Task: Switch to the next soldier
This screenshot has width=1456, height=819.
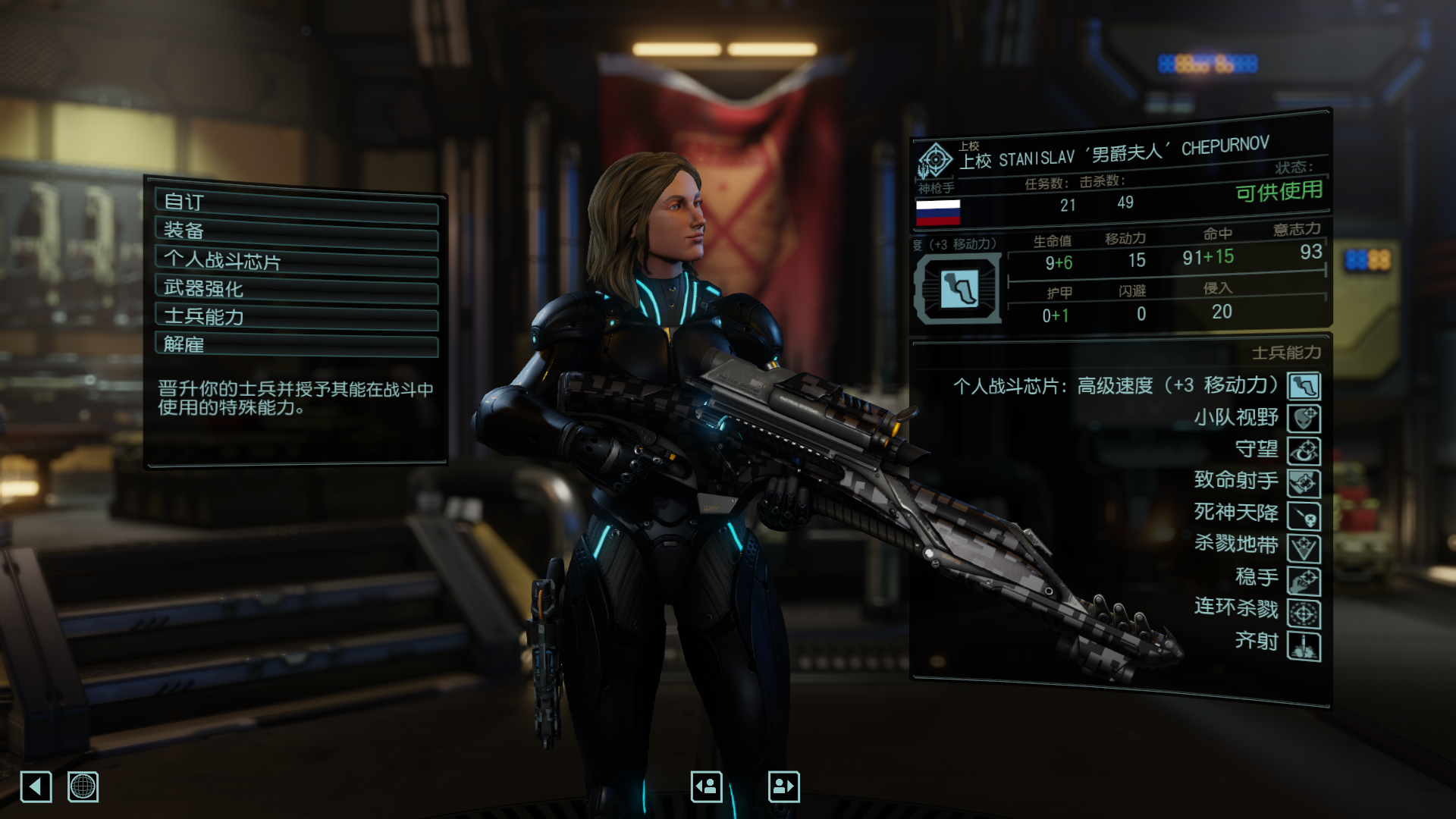Action: 784,786
